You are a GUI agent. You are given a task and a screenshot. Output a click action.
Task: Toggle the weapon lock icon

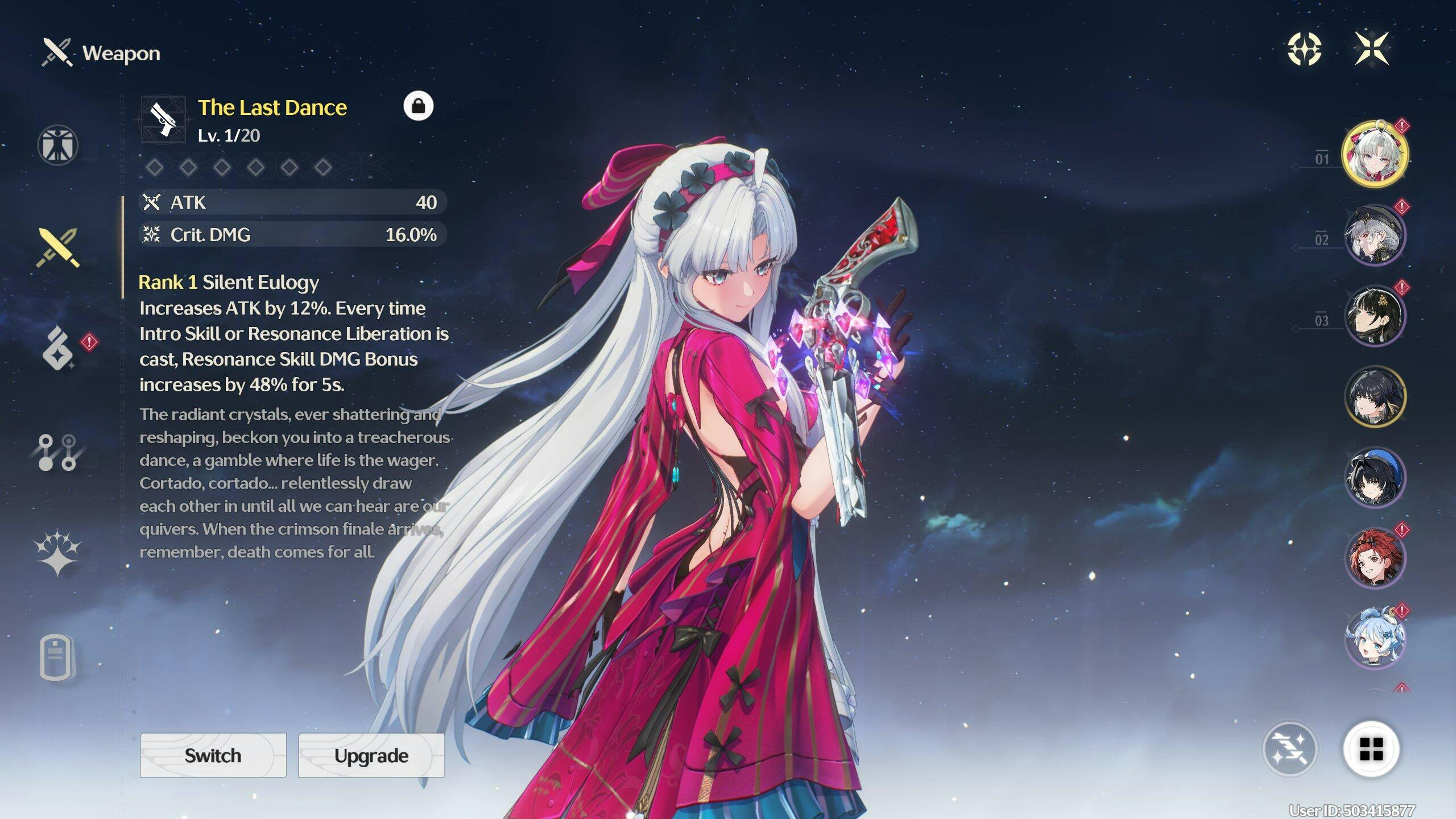coord(418,106)
